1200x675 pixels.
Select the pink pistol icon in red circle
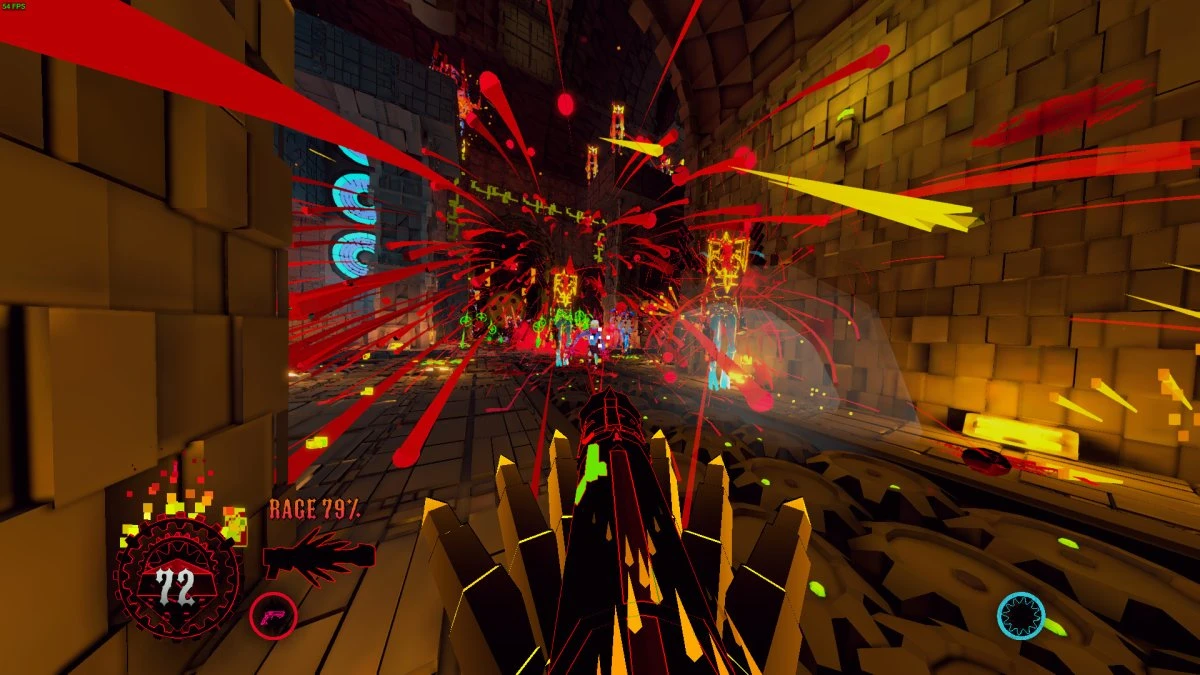tap(272, 615)
